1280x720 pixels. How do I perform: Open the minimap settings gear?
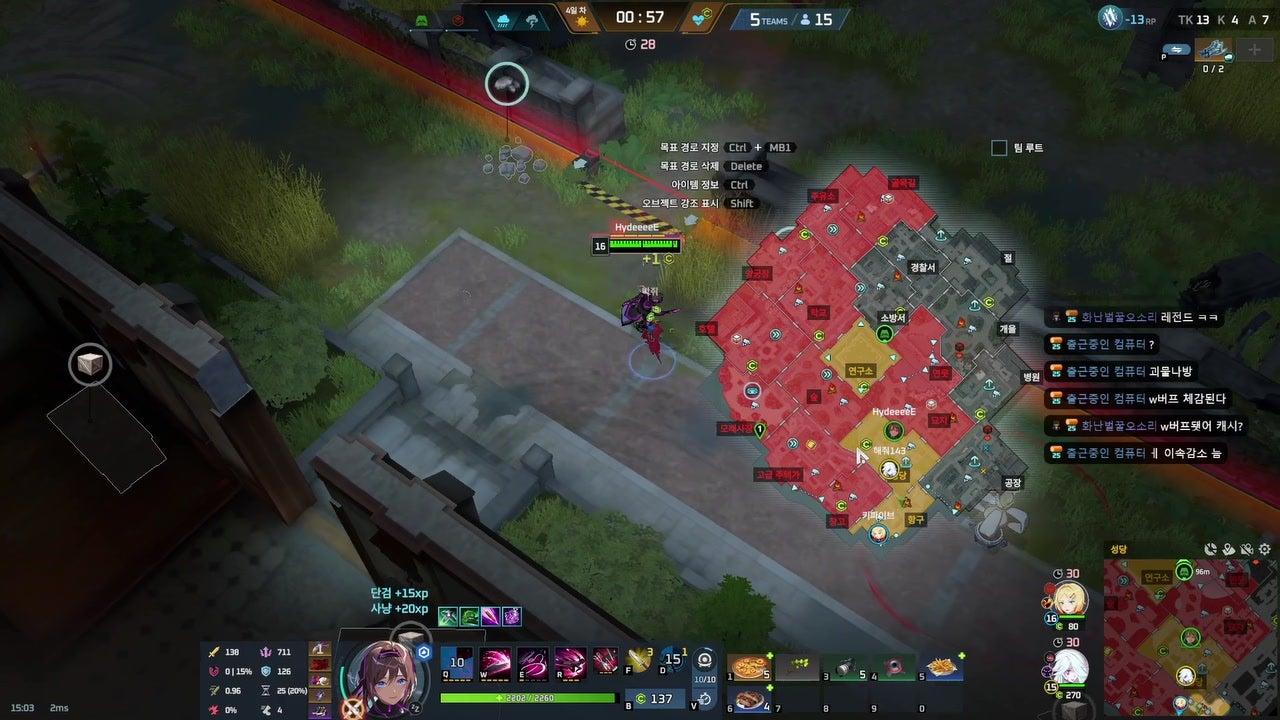coord(1264,549)
